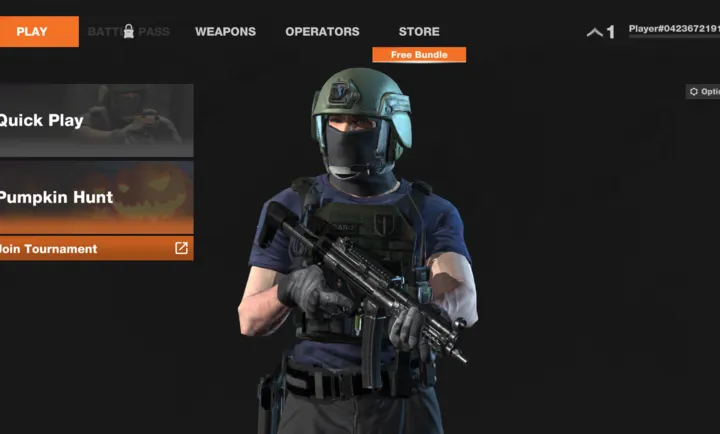Click the Join Tournament link
The width and height of the screenshot is (720, 434).
click(x=96, y=248)
